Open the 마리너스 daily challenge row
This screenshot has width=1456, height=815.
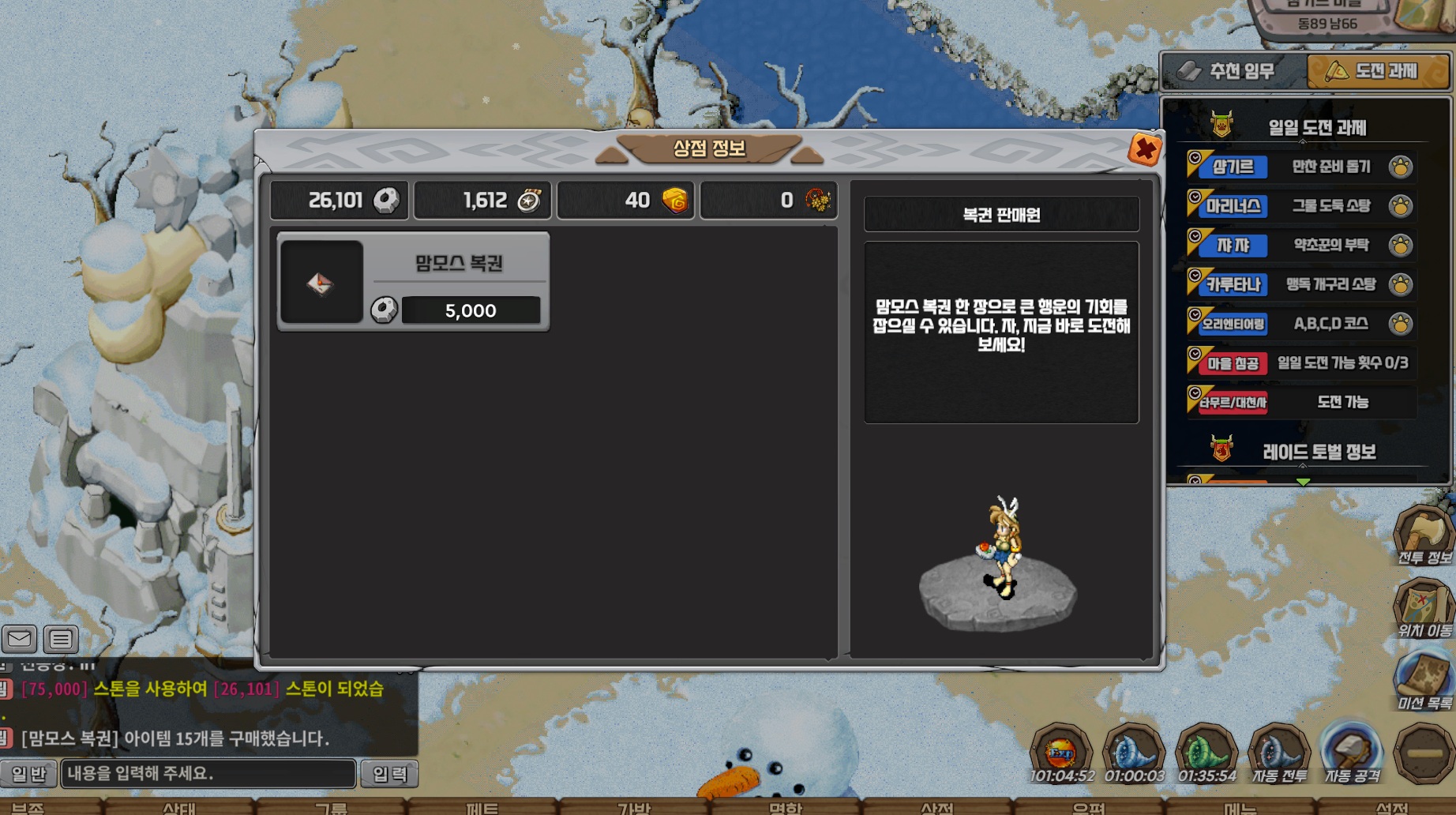click(1301, 206)
